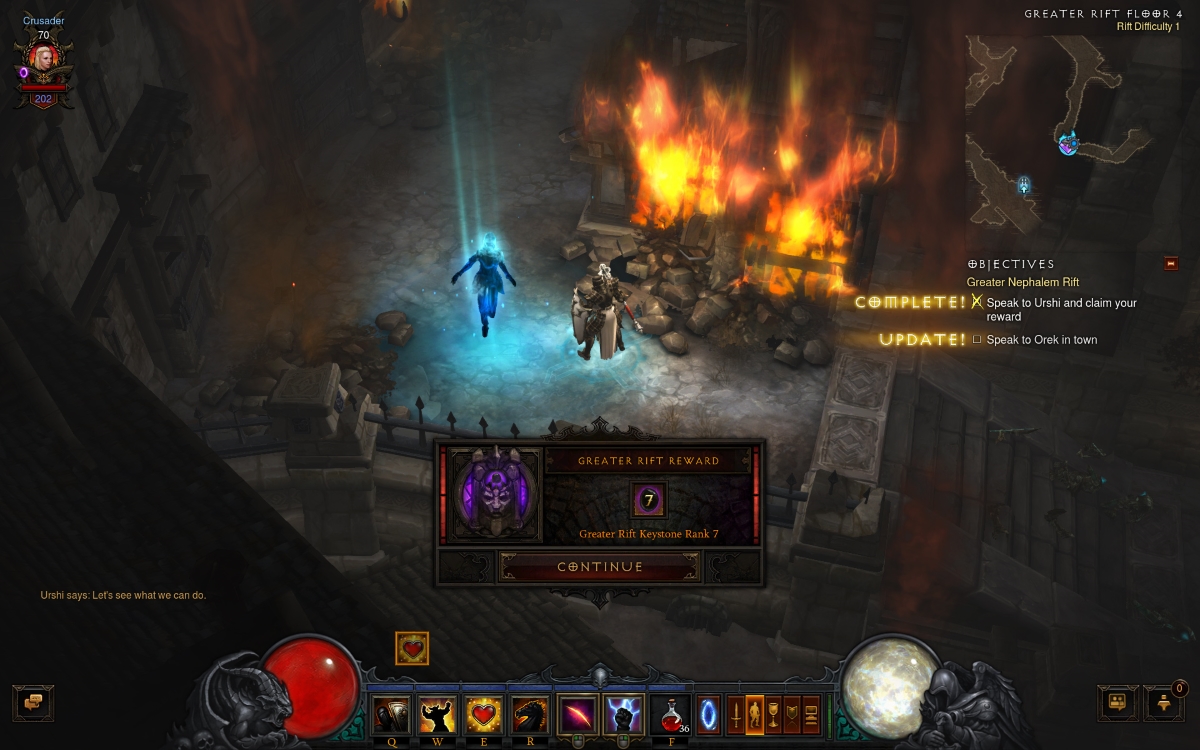Open the skills menu sword icon
1200x750 pixels.
pyautogui.click(x=736, y=715)
